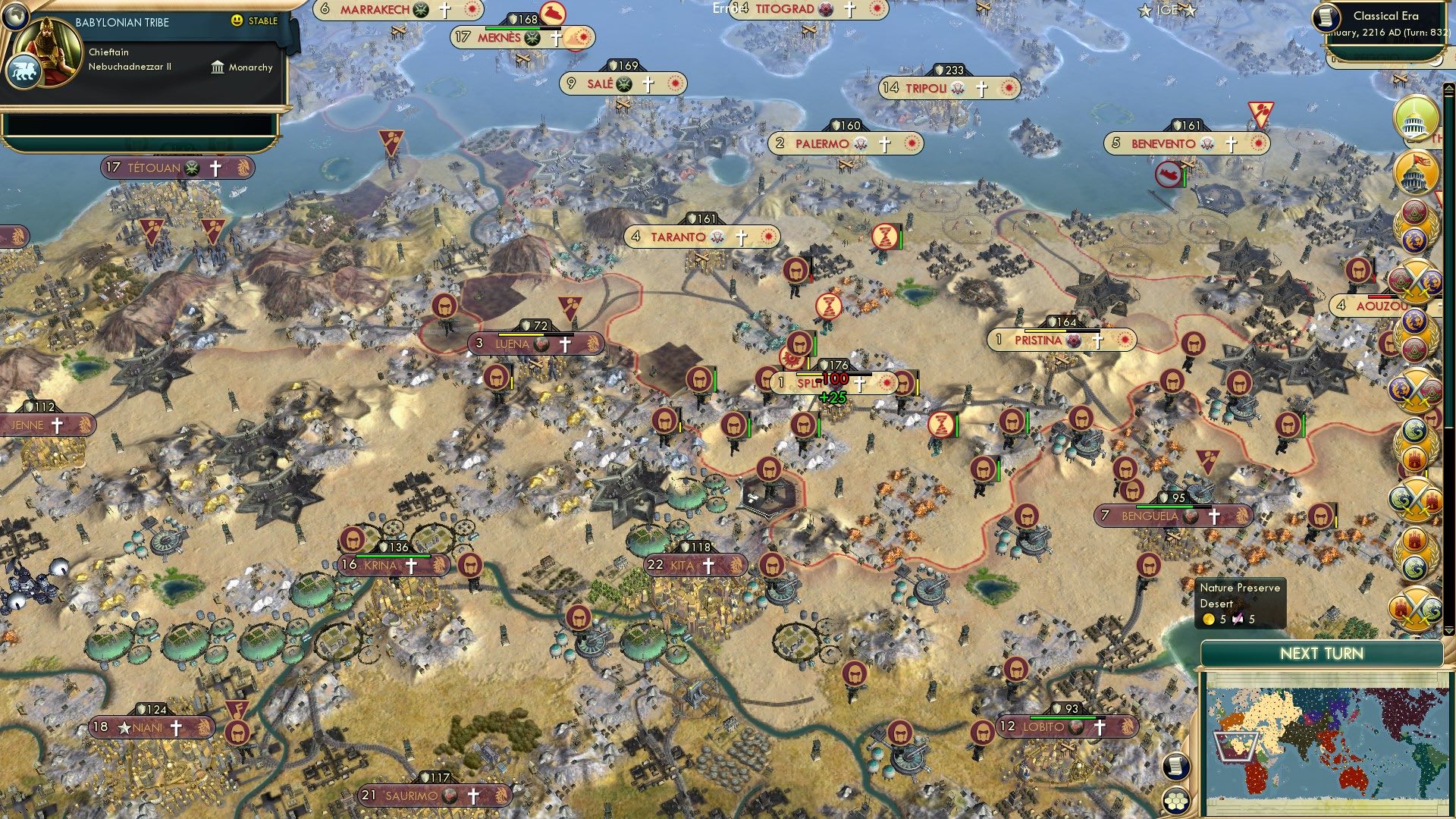Click the NEXT TURN button
The height and width of the screenshot is (819, 1456).
[x=1323, y=652]
